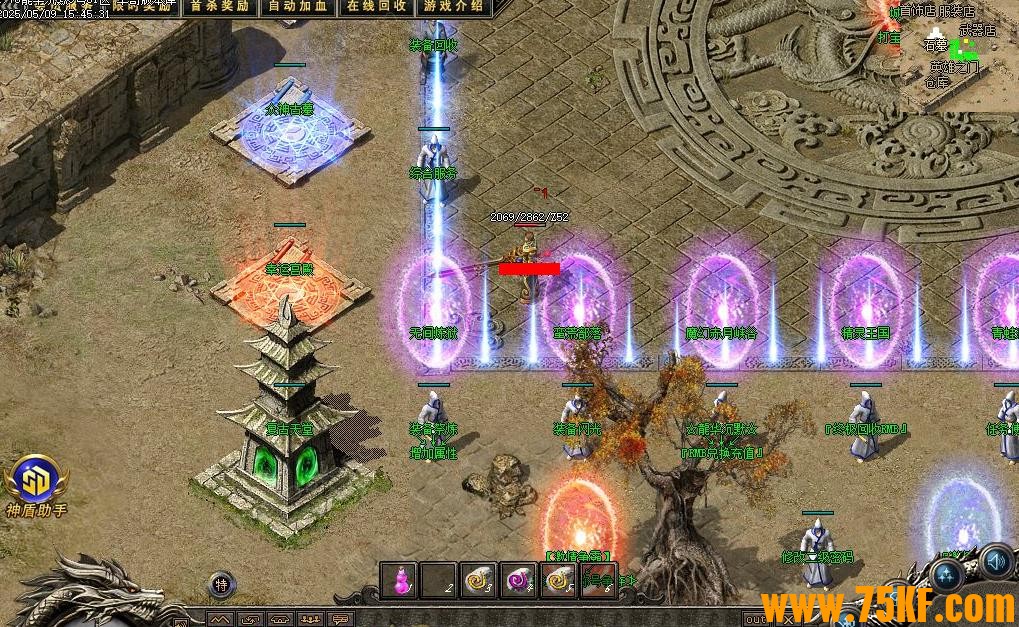
Task: Open the 在线回收 online recycle menu
Action: tap(377, 6)
